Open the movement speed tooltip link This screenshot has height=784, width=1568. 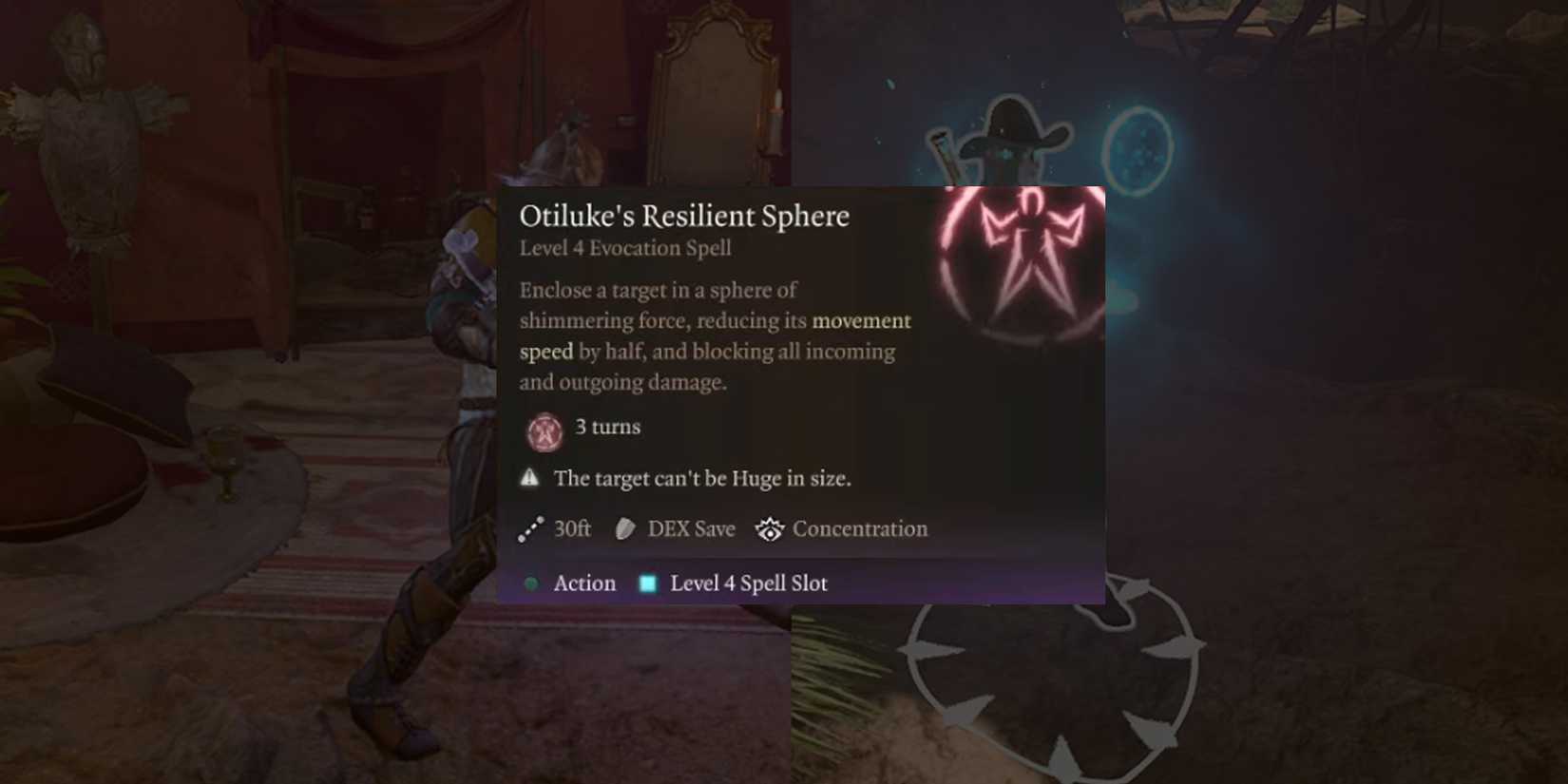pyautogui.click(x=860, y=321)
